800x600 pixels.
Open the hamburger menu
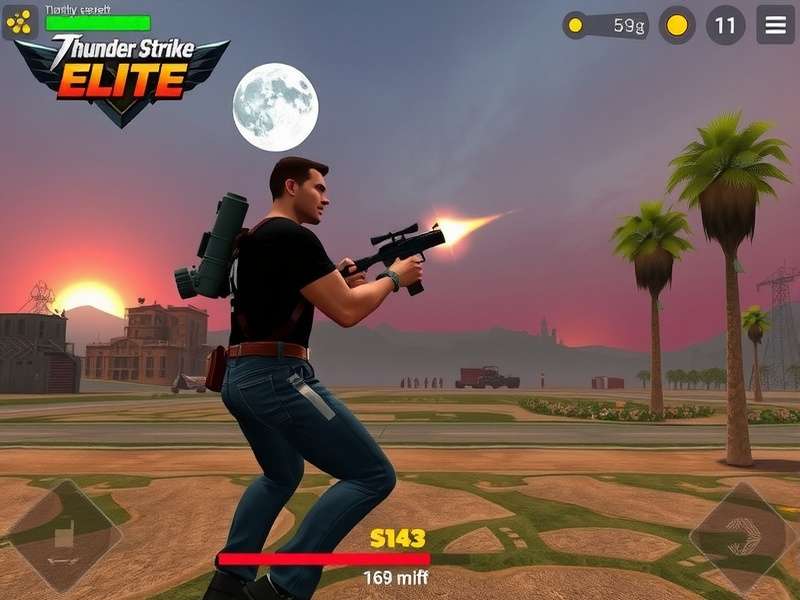[x=775, y=25]
